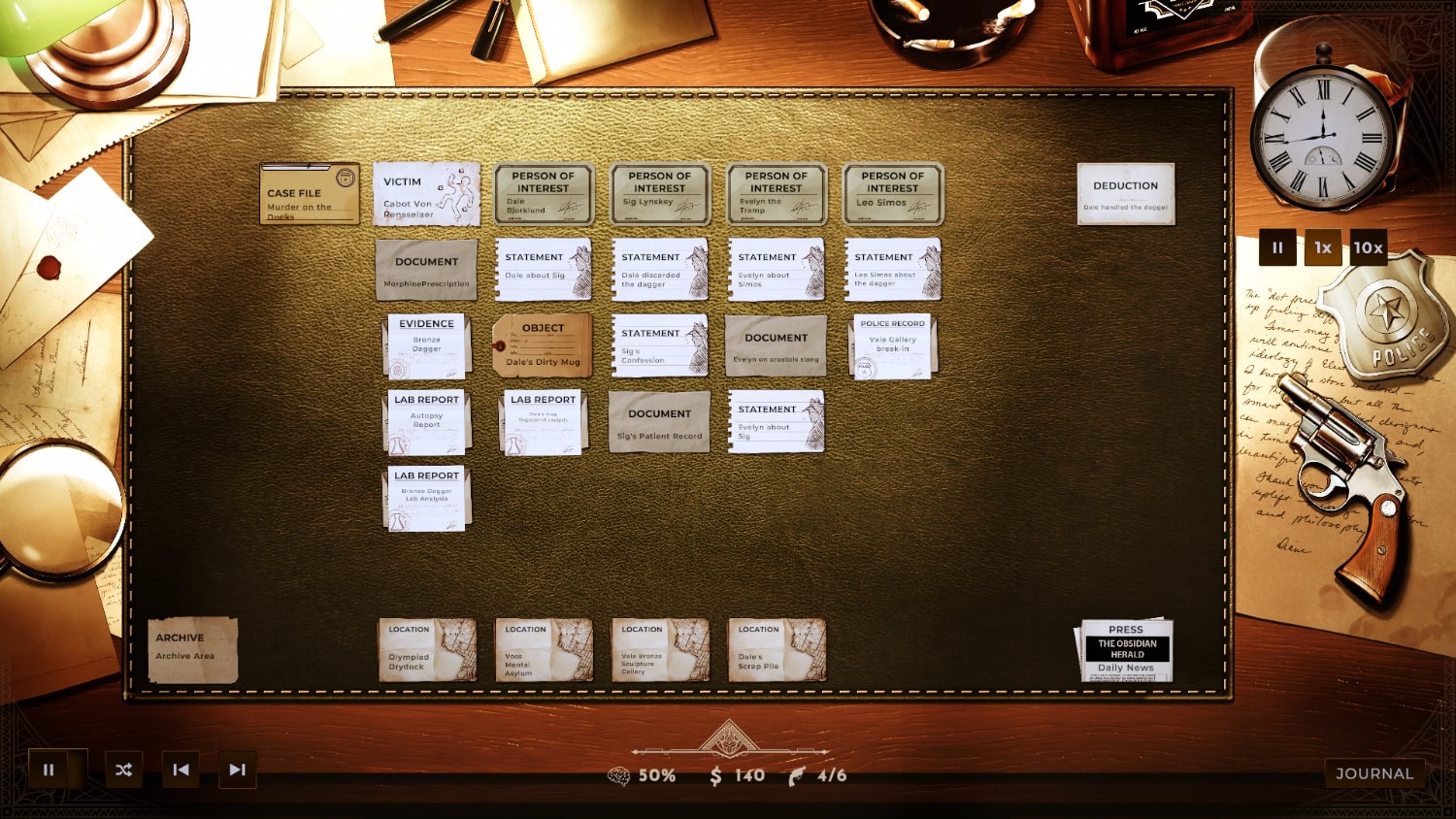This screenshot has height=819, width=1456.
Task: Open the Journal
Action: point(1373,773)
